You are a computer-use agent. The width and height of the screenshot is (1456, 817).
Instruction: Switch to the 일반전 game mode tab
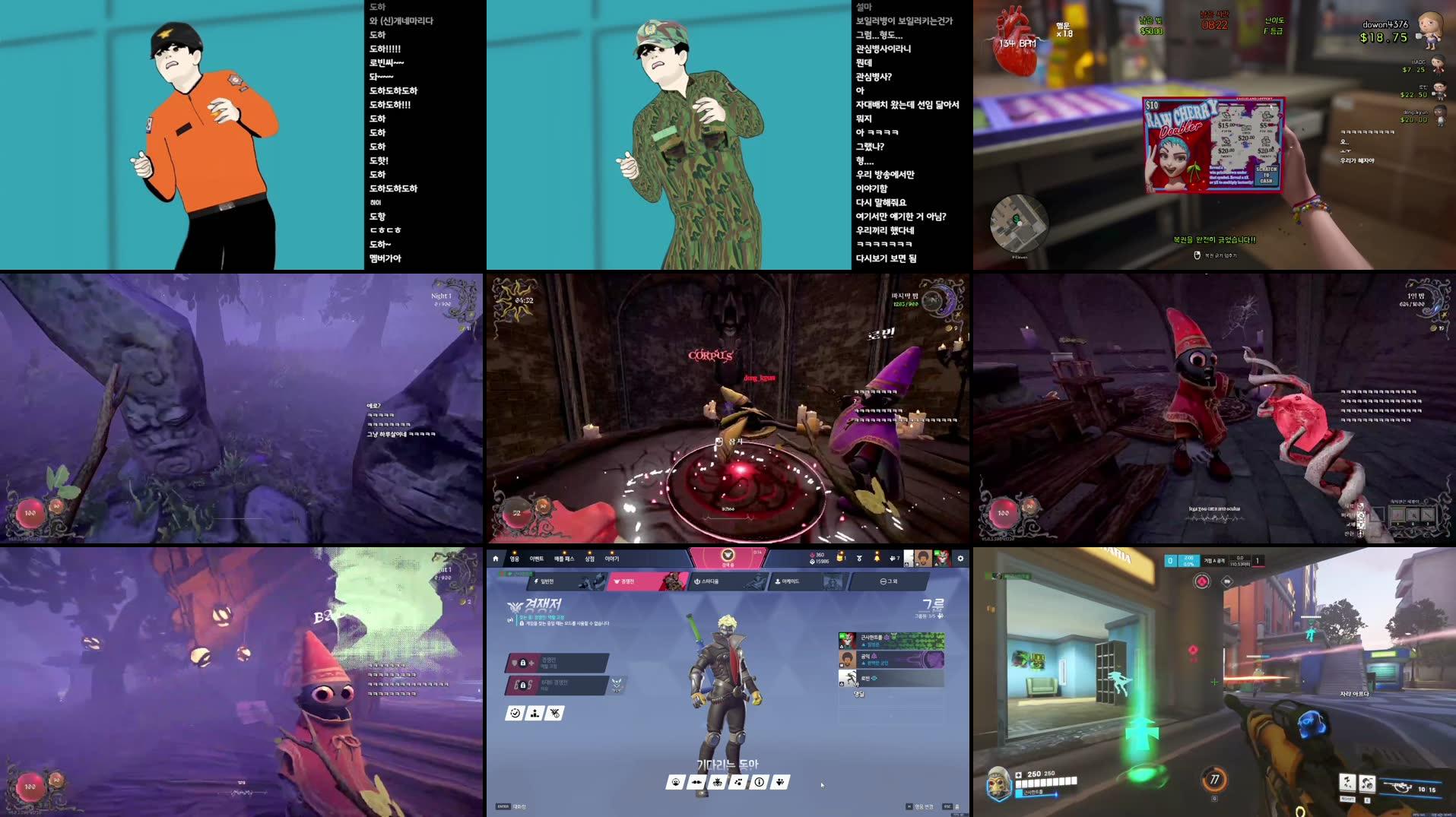tap(547, 581)
